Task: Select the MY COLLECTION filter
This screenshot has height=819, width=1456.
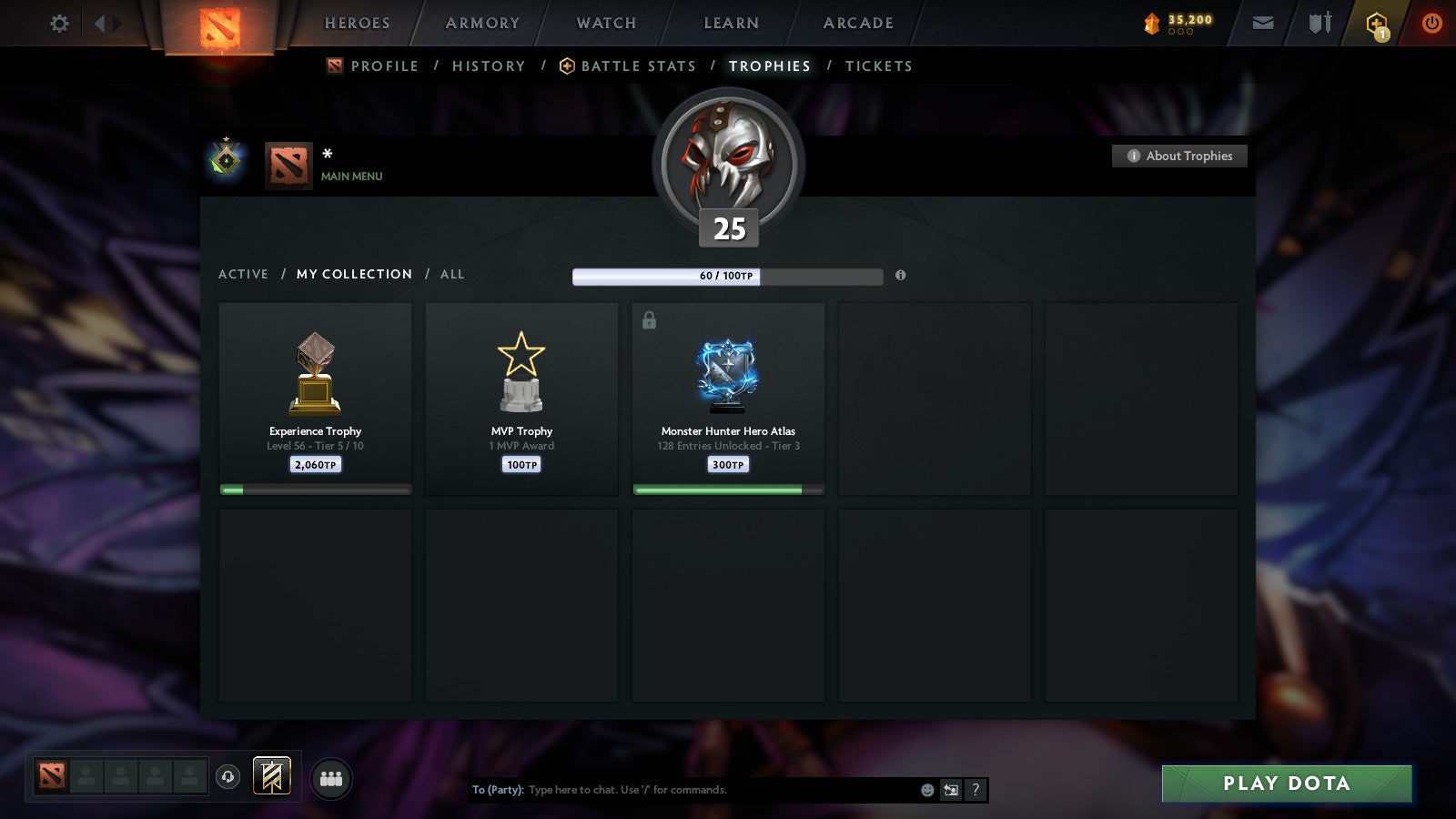Action: point(353,274)
